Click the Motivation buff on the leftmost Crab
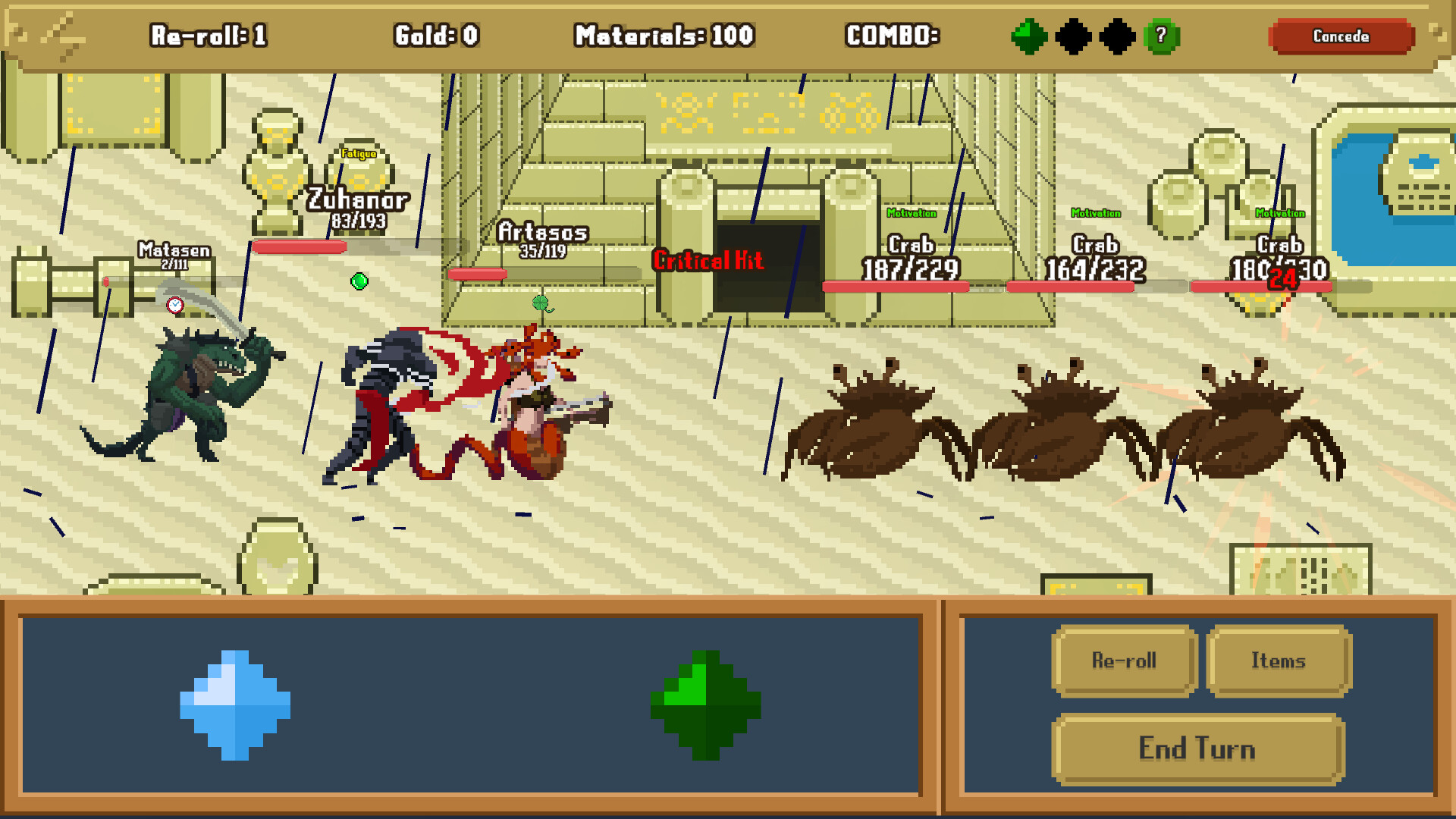Viewport: 1456px width, 819px height. point(912,213)
